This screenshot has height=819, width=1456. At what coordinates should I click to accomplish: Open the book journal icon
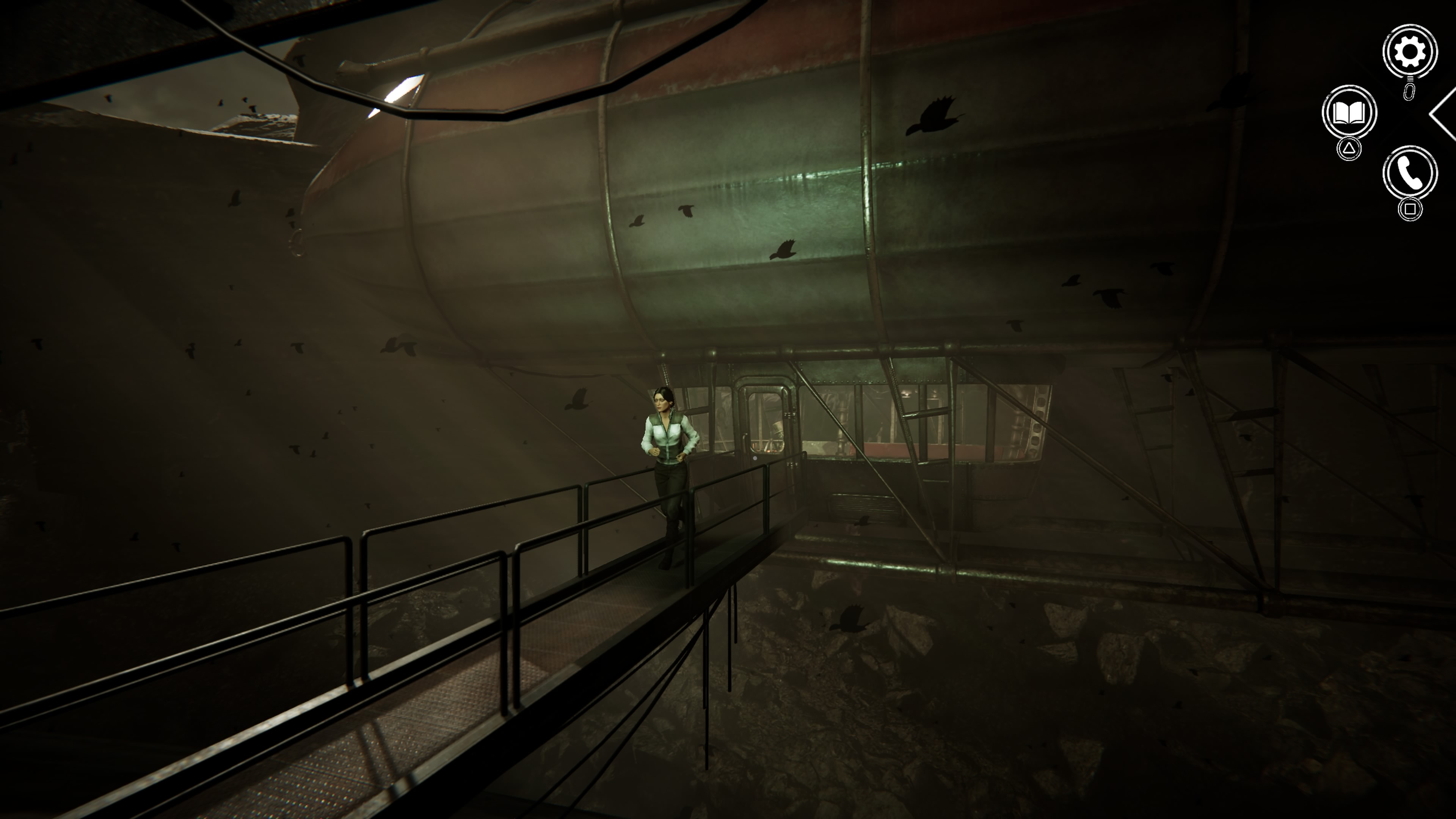tap(1349, 113)
